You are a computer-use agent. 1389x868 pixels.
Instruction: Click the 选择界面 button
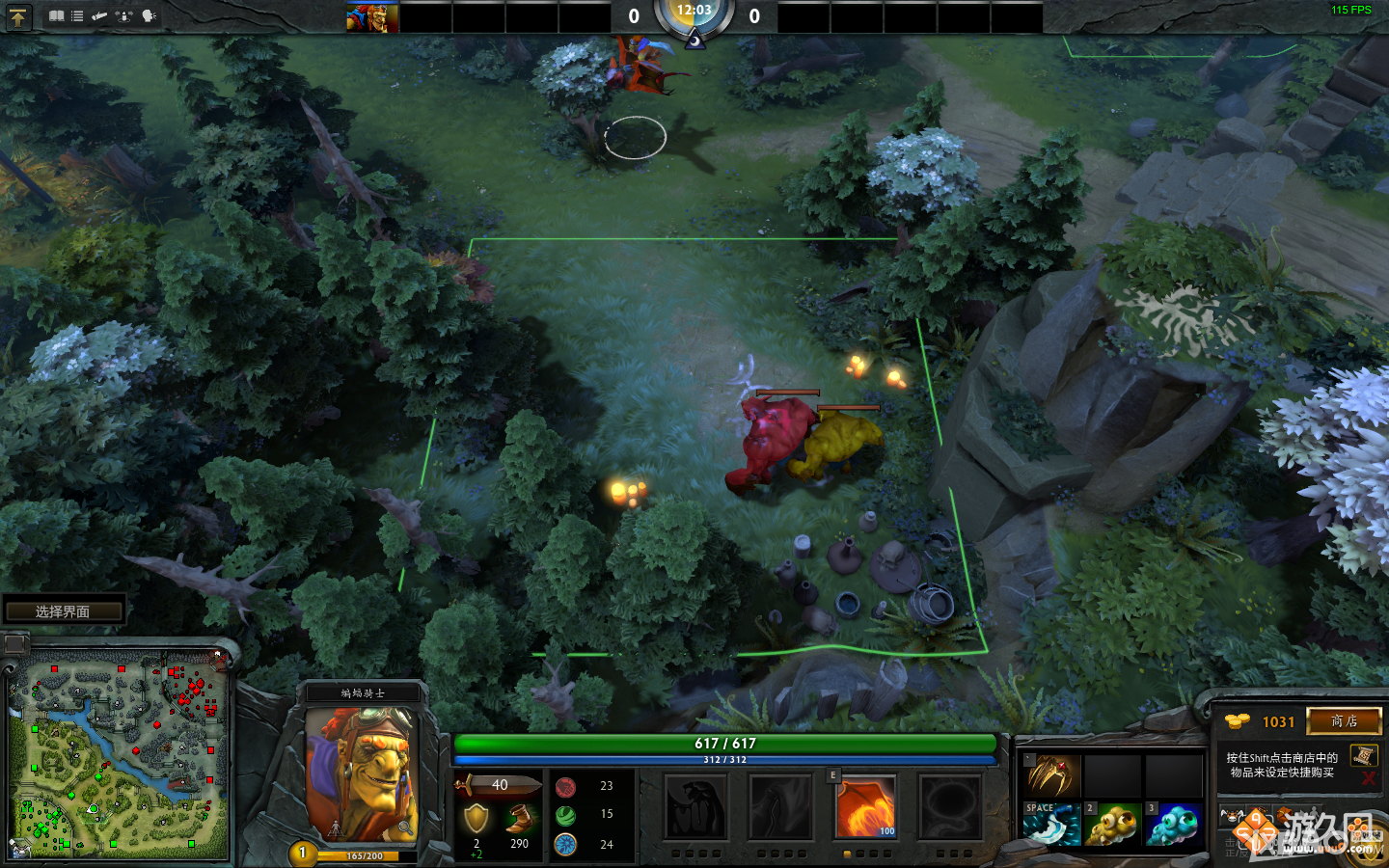pos(65,609)
